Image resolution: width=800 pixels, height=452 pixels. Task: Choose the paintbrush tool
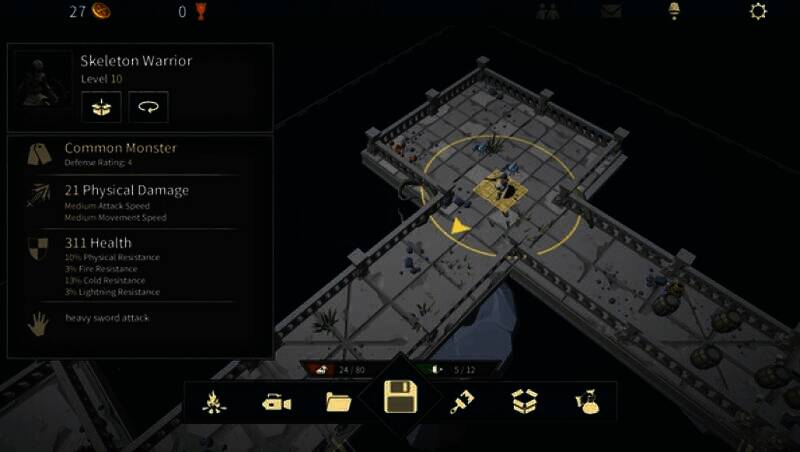point(462,402)
